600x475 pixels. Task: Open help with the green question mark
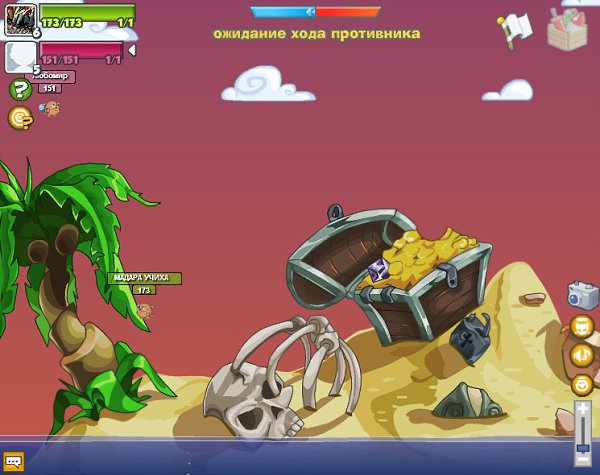(x=19, y=89)
